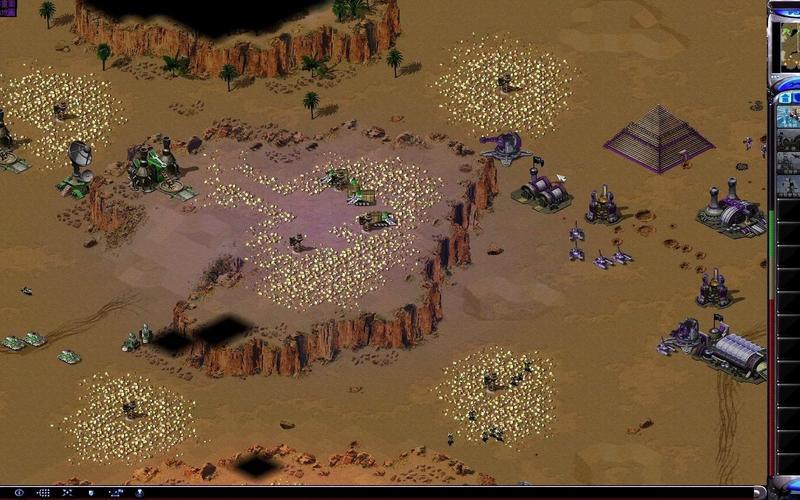Activate the shield guard command
The width and height of the screenshot is (800, 500).
(x=91, y=492)
